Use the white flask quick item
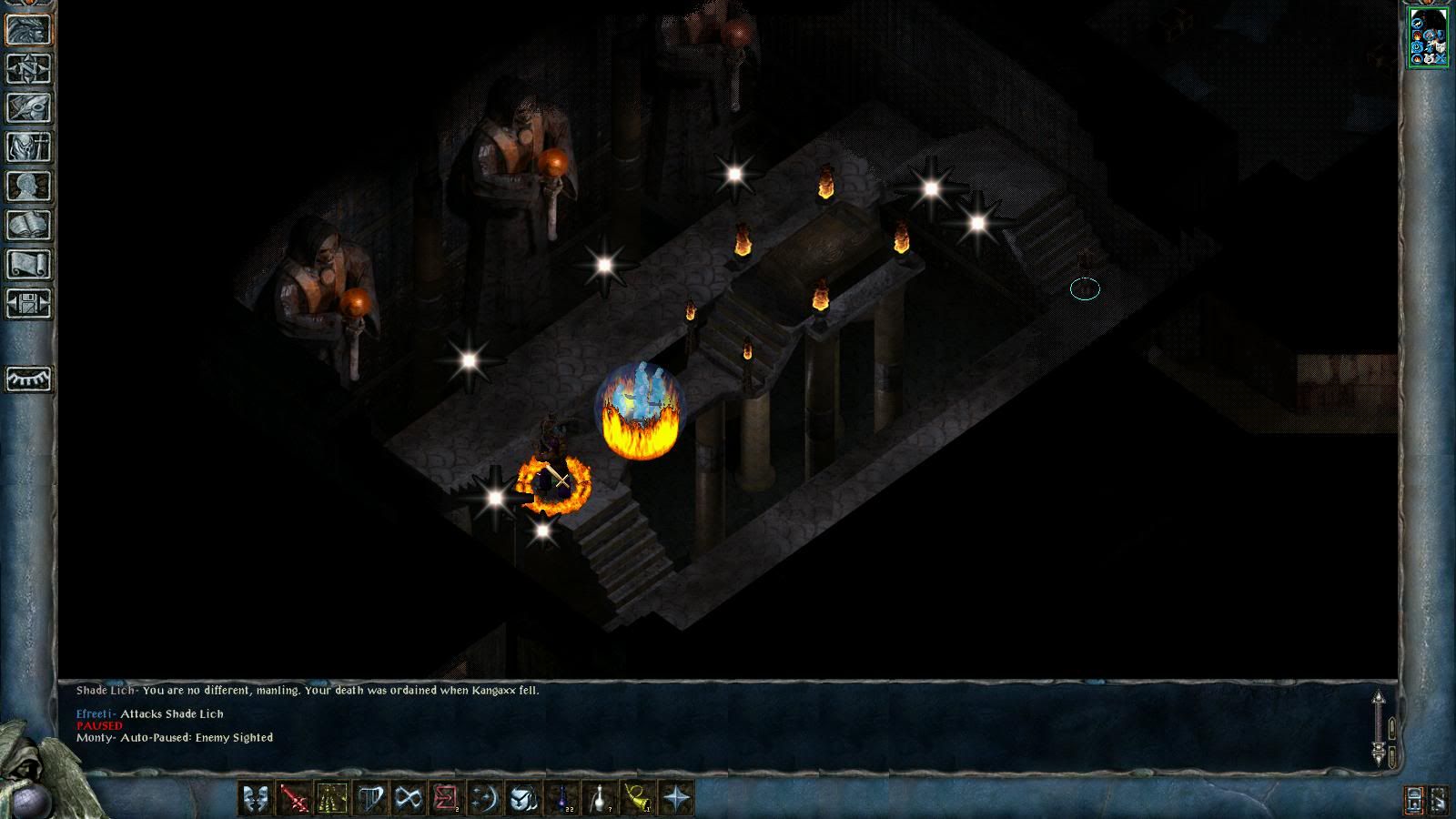 pyautogui.click(x=600, y=799)
